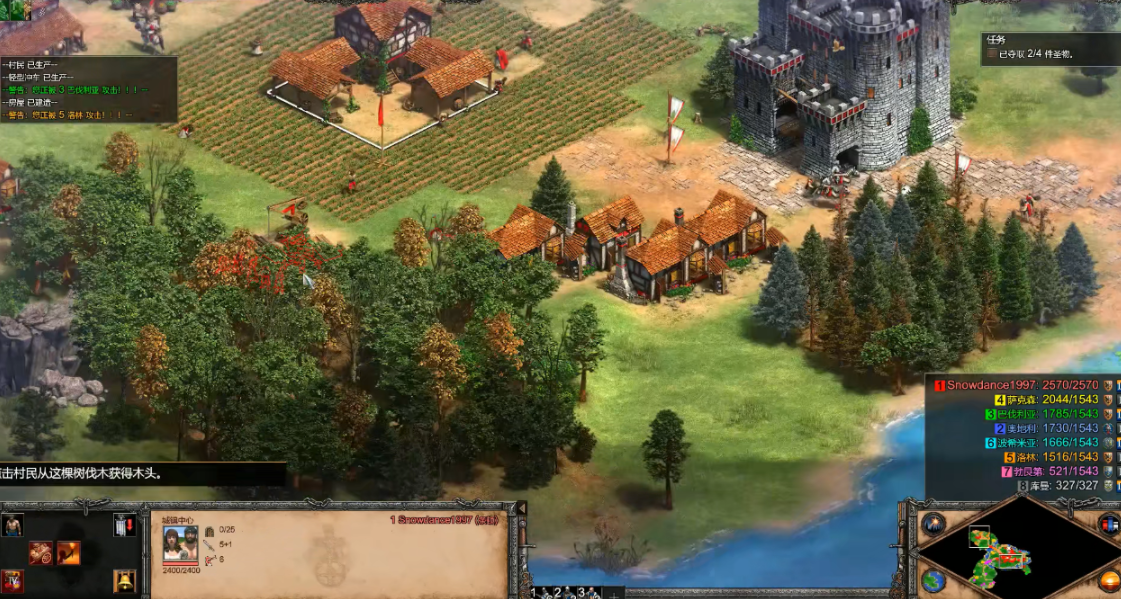Train a villager from the town center
The height and width of the screenshot is (599, 1121).
pyautogui.click(x=12, y=525)
